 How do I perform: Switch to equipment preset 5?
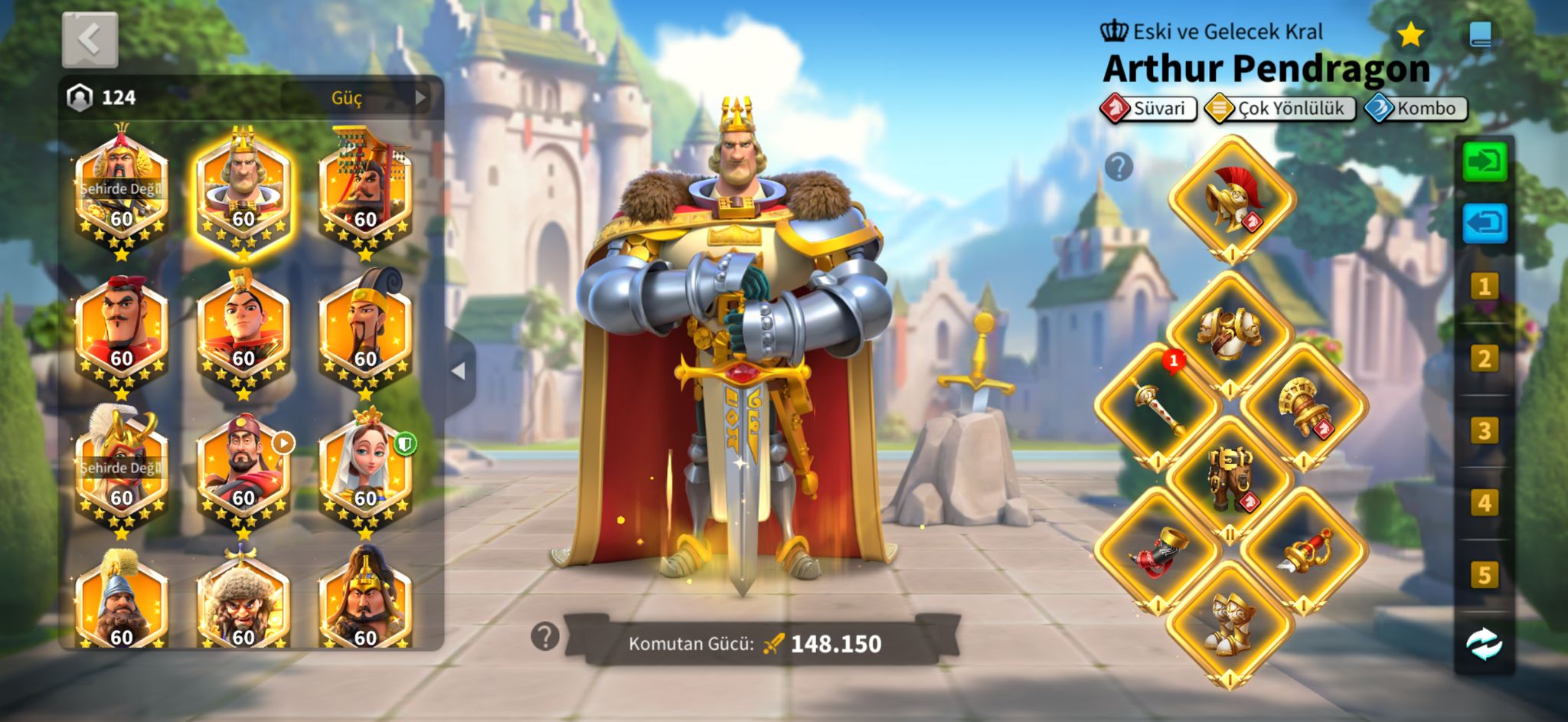[1484, 575]
